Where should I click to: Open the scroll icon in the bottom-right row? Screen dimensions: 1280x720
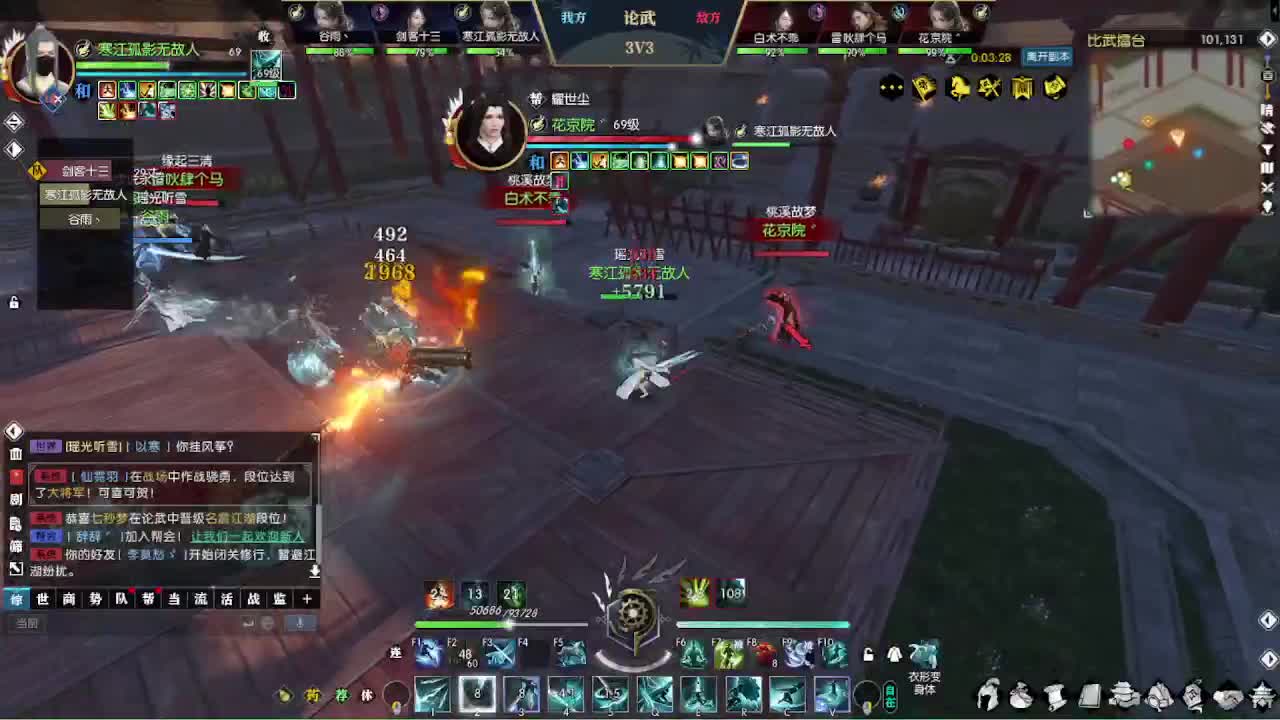tap(1055, 695)
